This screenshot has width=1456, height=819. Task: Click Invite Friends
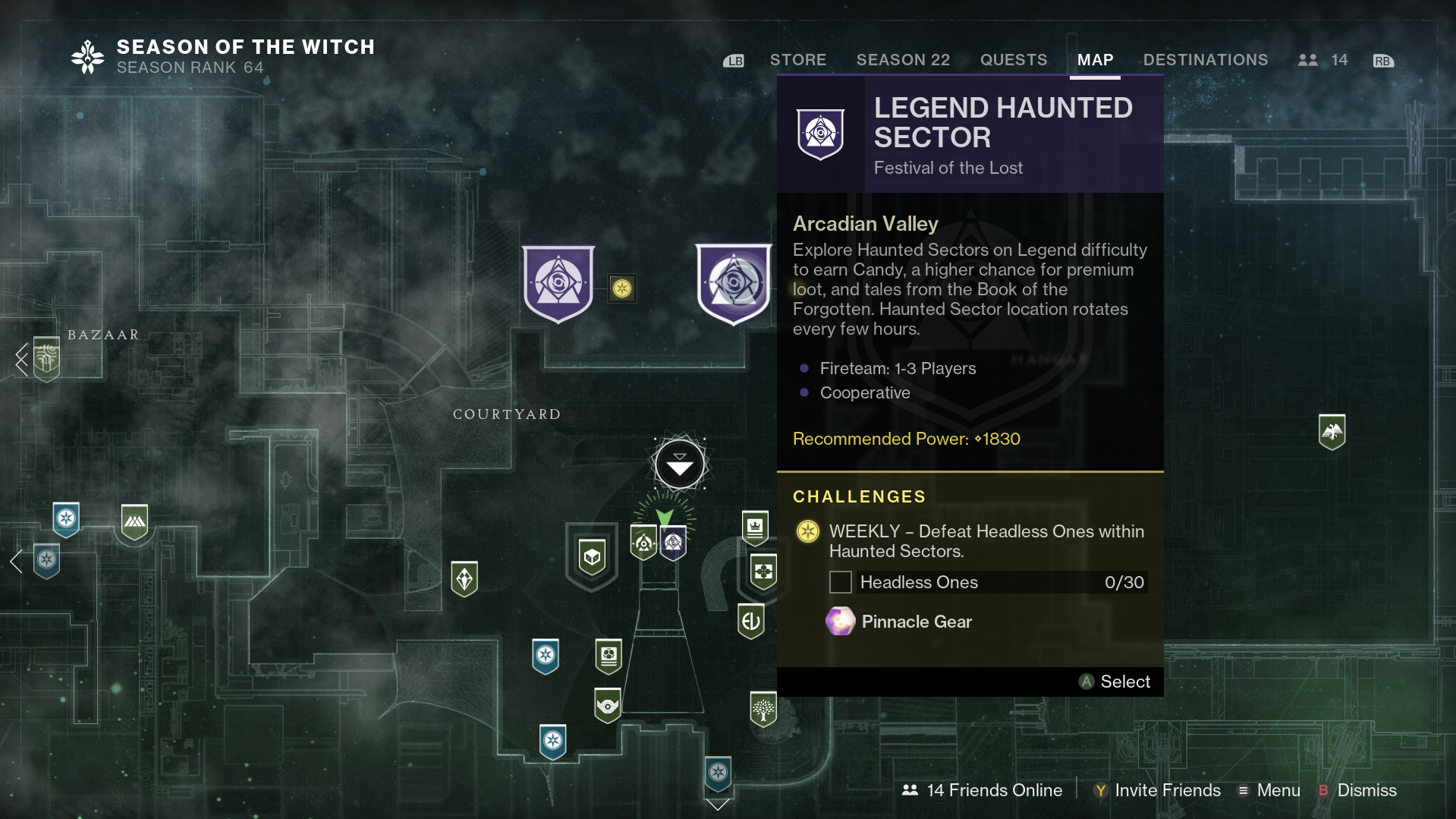click(1165, 790)
